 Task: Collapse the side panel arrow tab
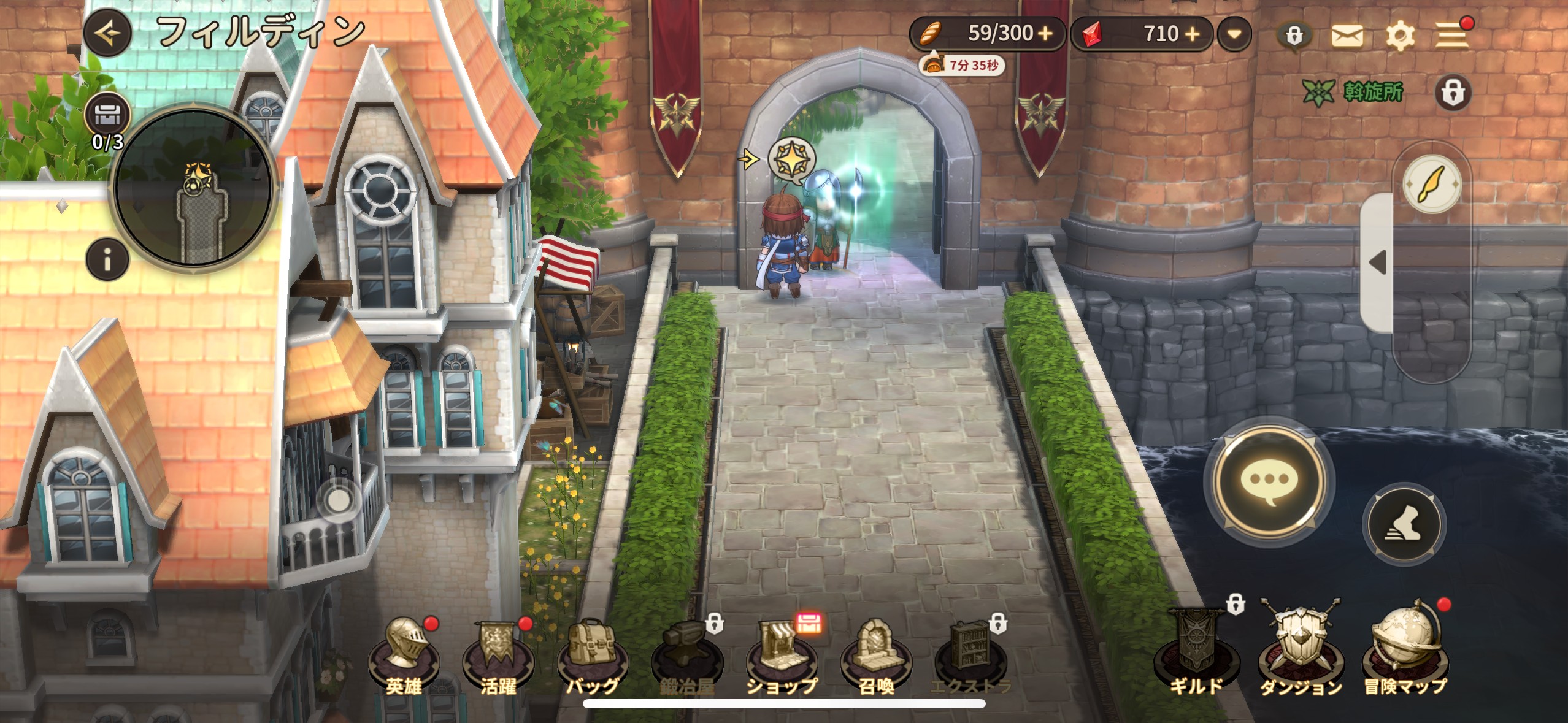1377,262
